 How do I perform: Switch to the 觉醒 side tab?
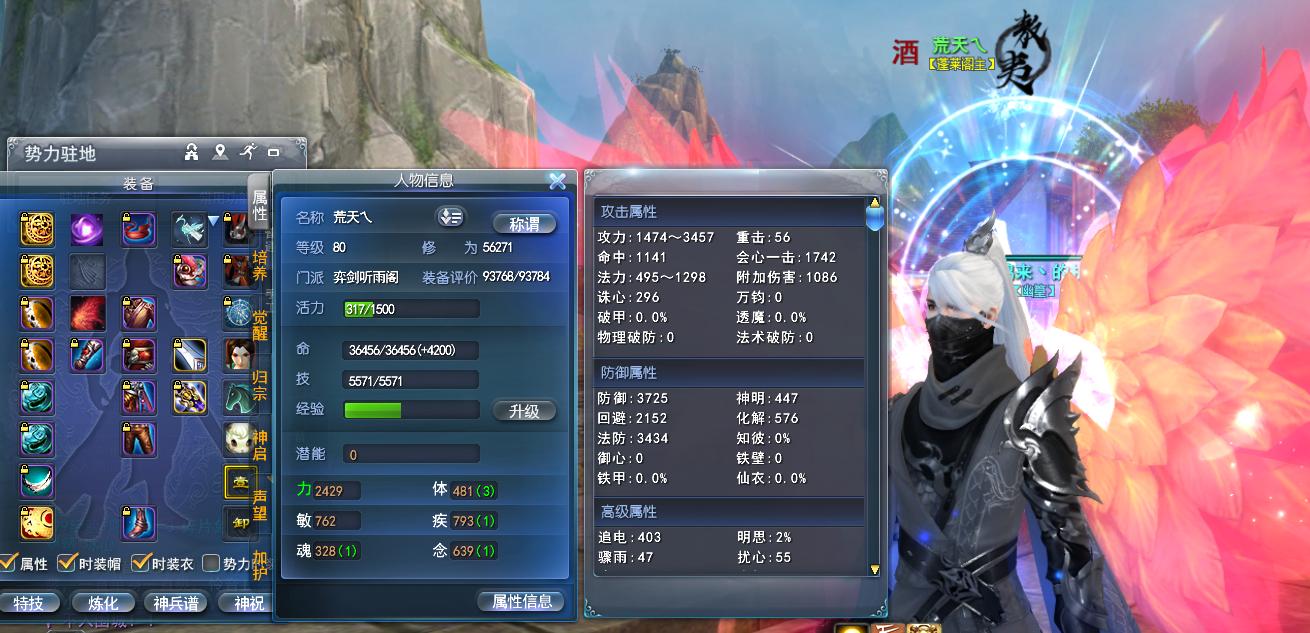[x=259, y=326]
